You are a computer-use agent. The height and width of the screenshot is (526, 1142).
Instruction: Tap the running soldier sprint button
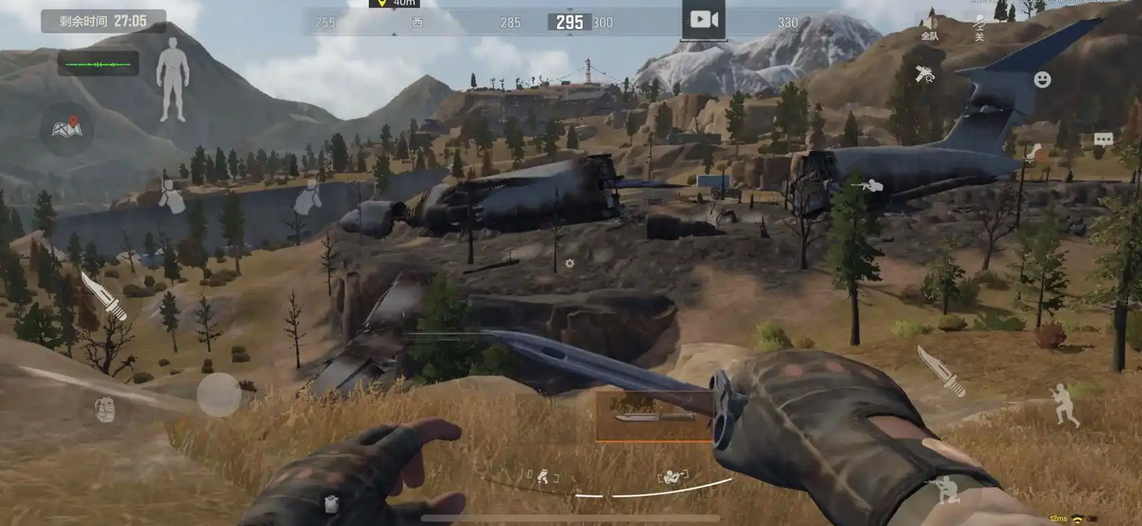(x=1064, y=406)
